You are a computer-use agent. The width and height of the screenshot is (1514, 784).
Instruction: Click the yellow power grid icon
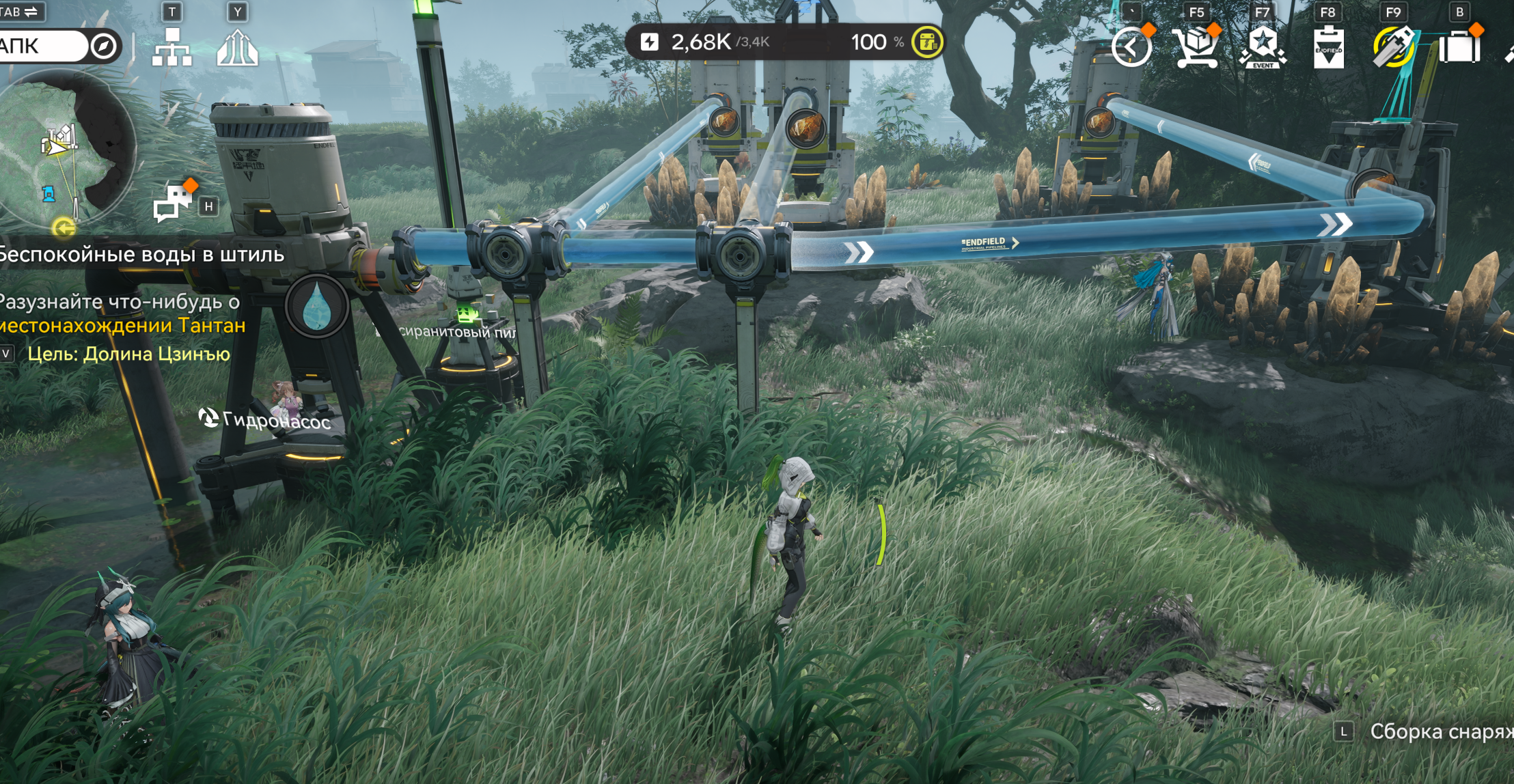[927, 42]
